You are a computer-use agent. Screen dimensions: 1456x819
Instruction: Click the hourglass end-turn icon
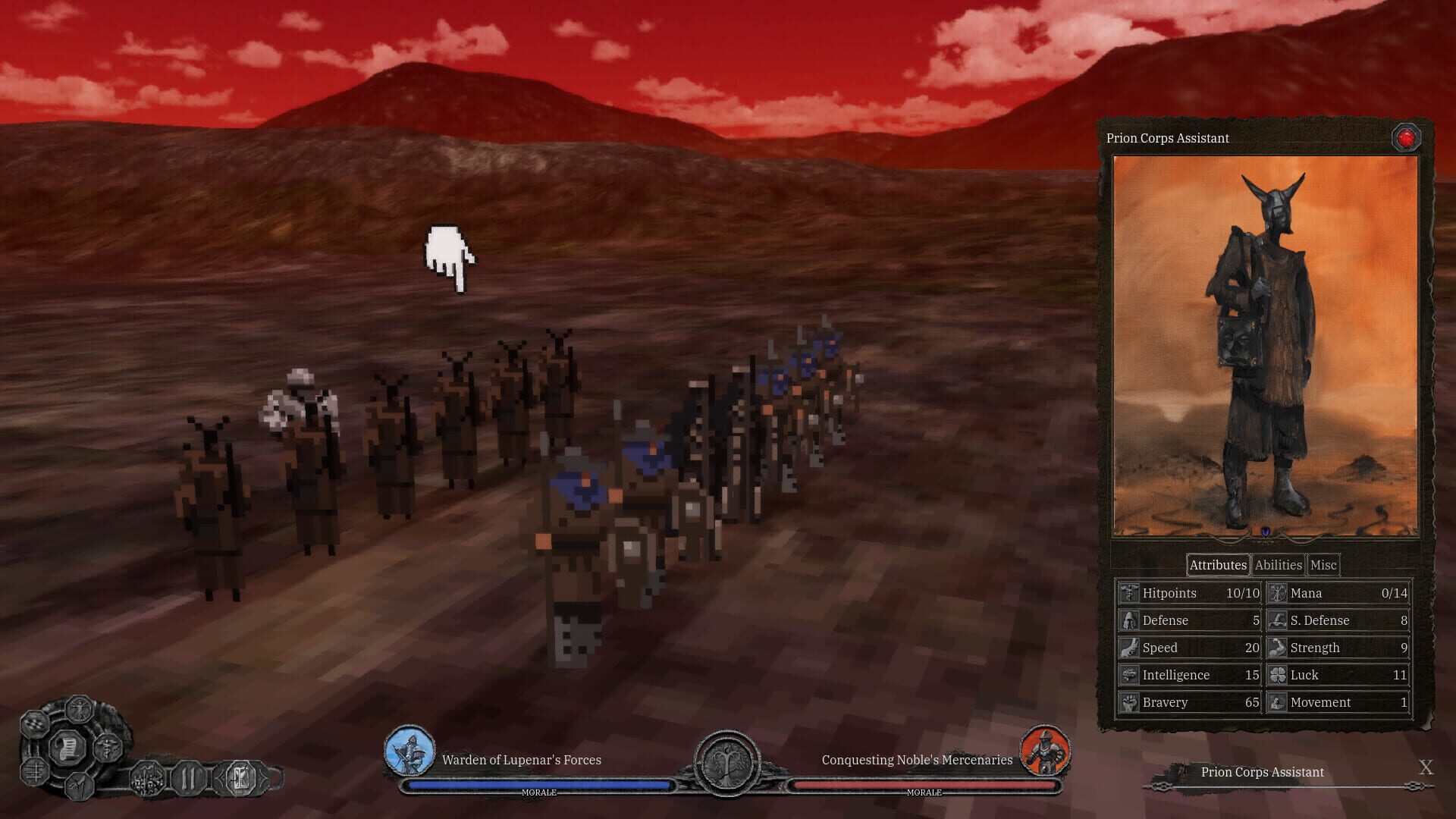(241, 779)
